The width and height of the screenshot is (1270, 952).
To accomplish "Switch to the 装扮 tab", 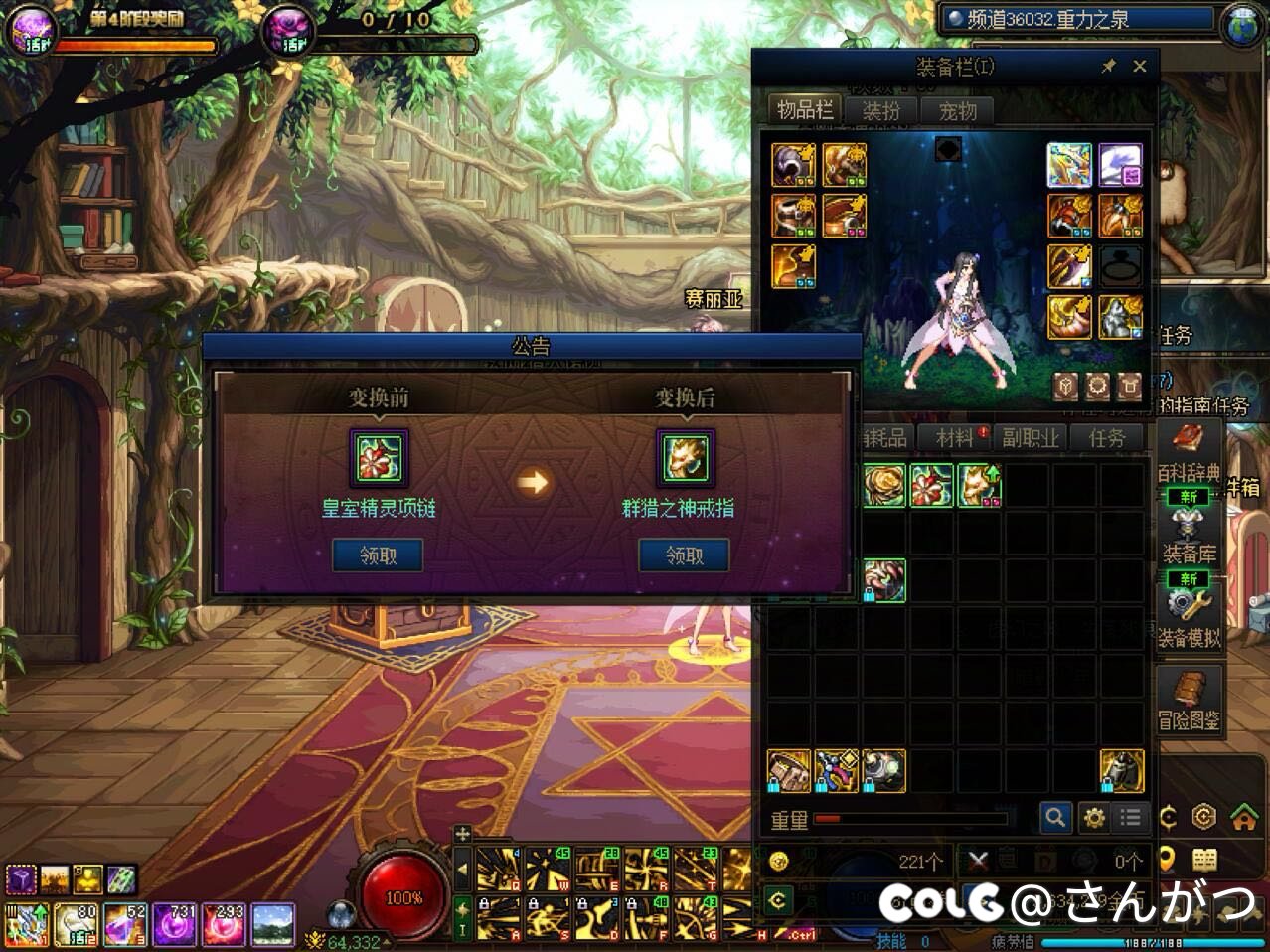I will click(880, 111).
